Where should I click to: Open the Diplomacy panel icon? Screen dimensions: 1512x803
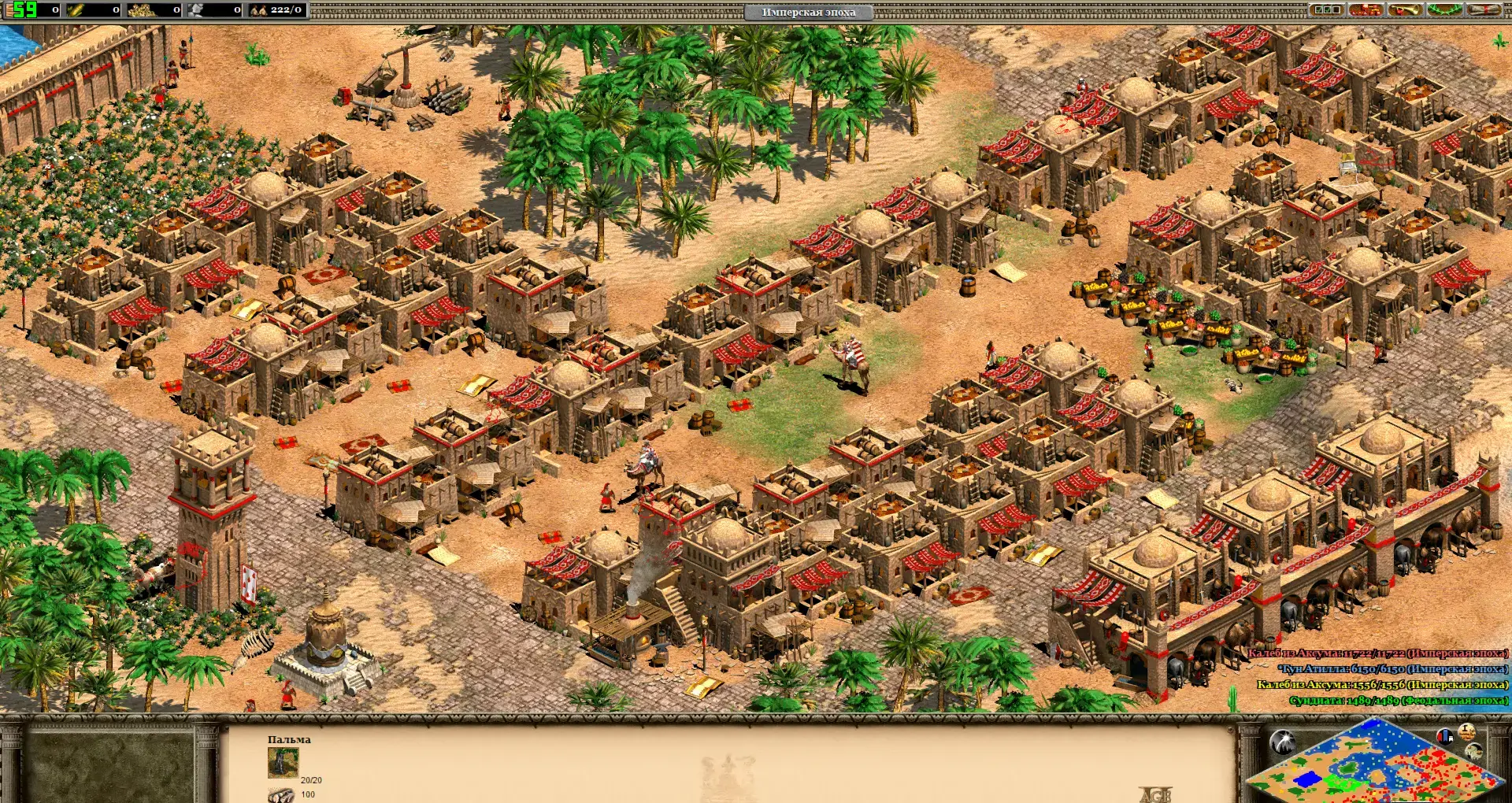coord(1366,10)
